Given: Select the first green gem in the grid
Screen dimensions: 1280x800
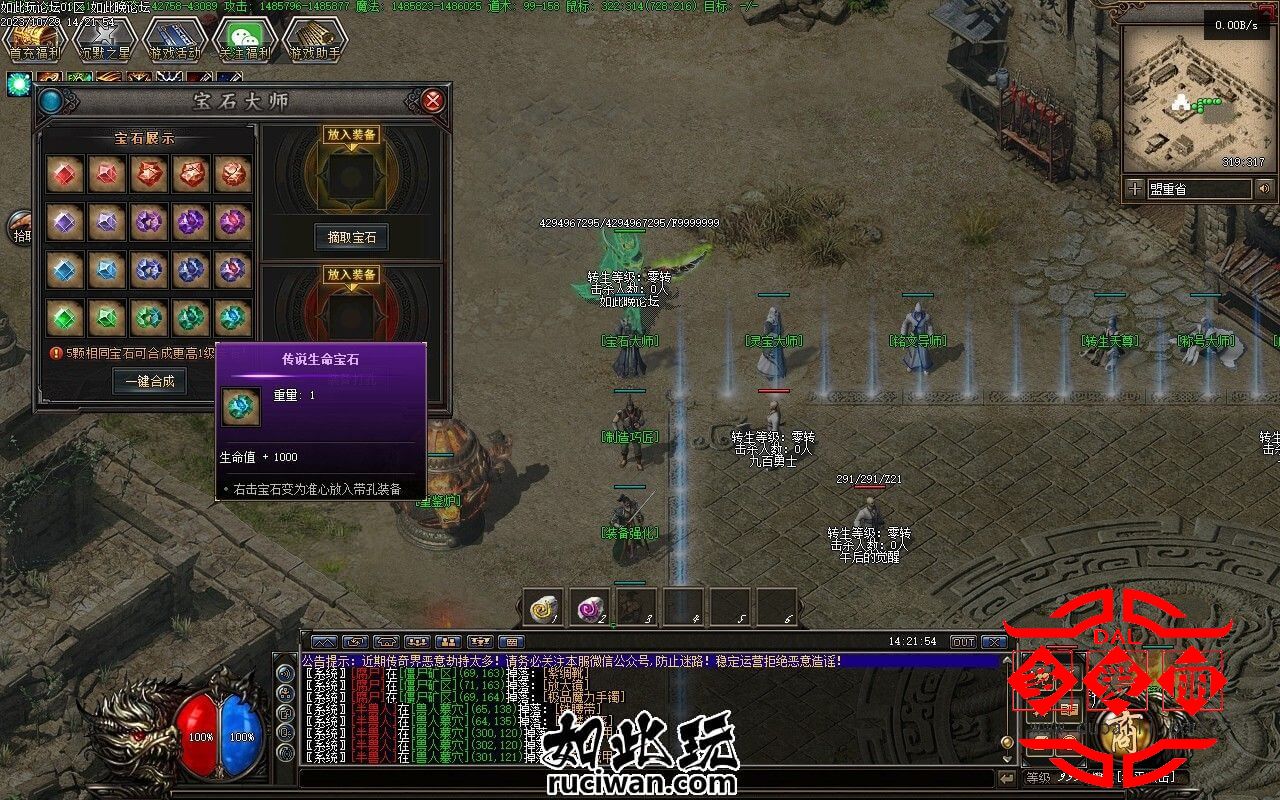Looking at the screenshot, I should (64, 316).
